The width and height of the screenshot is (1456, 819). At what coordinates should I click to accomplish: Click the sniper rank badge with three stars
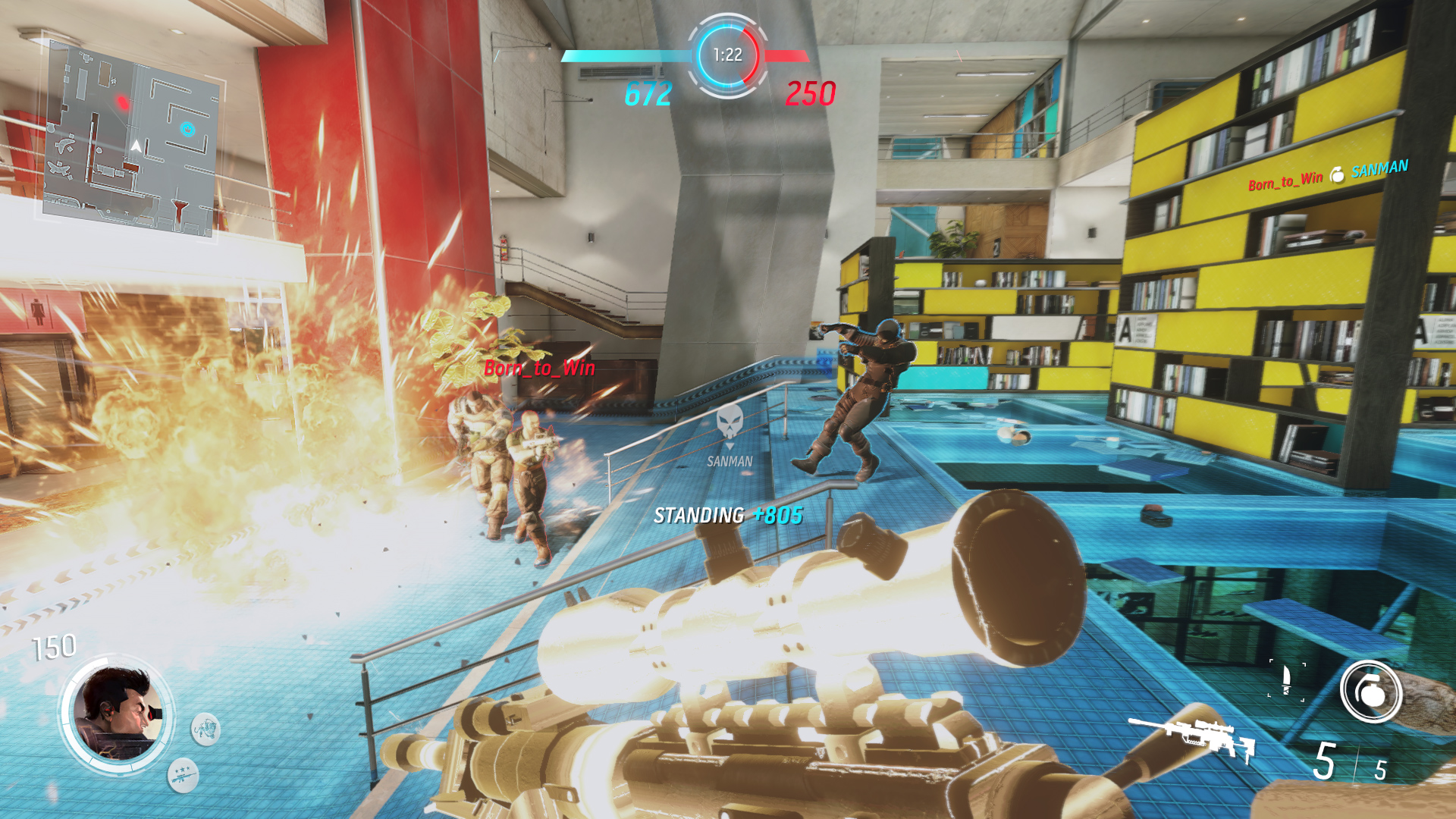click(x=184, y=776)
